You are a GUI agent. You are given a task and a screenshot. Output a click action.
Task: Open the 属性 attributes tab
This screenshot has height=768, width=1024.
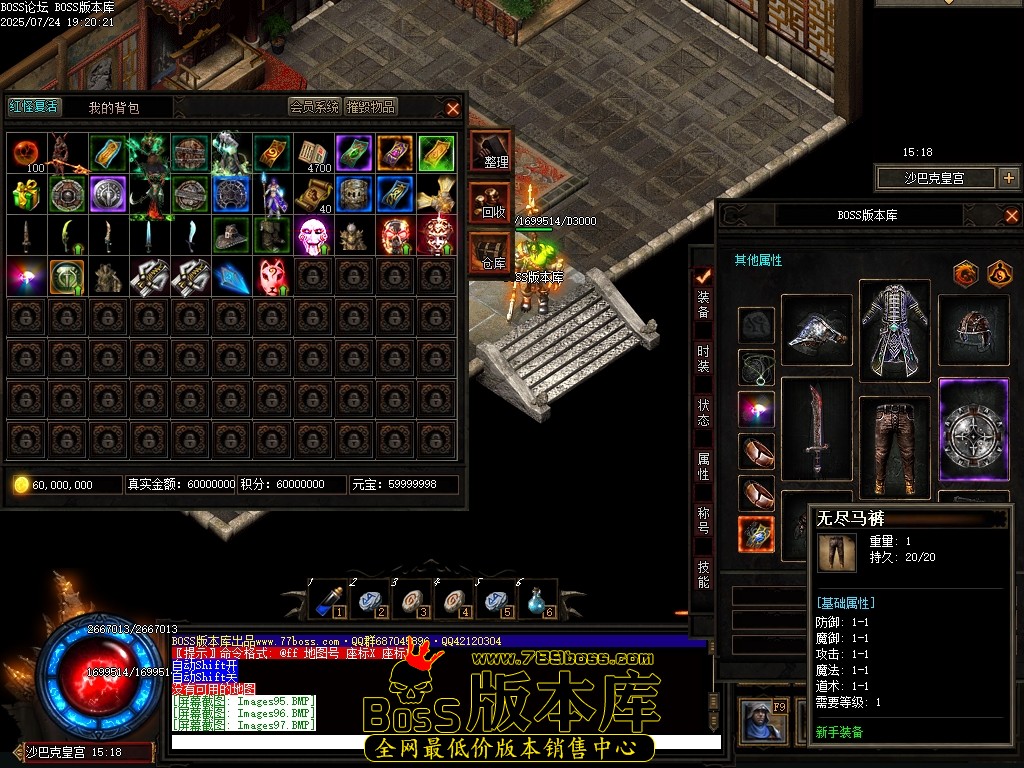click(x=704, y=467)
